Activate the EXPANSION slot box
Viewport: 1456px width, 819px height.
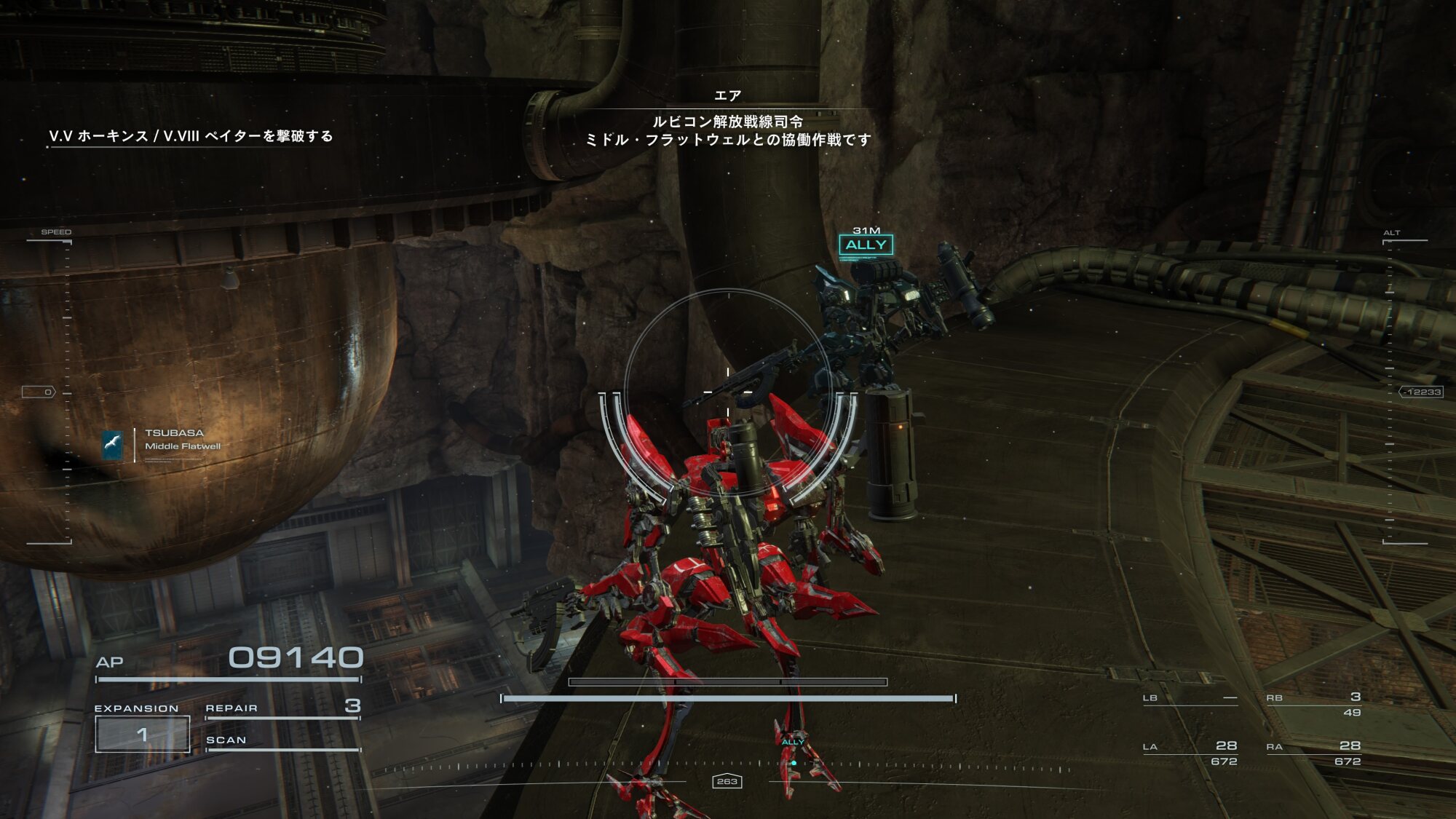(143, 734)
